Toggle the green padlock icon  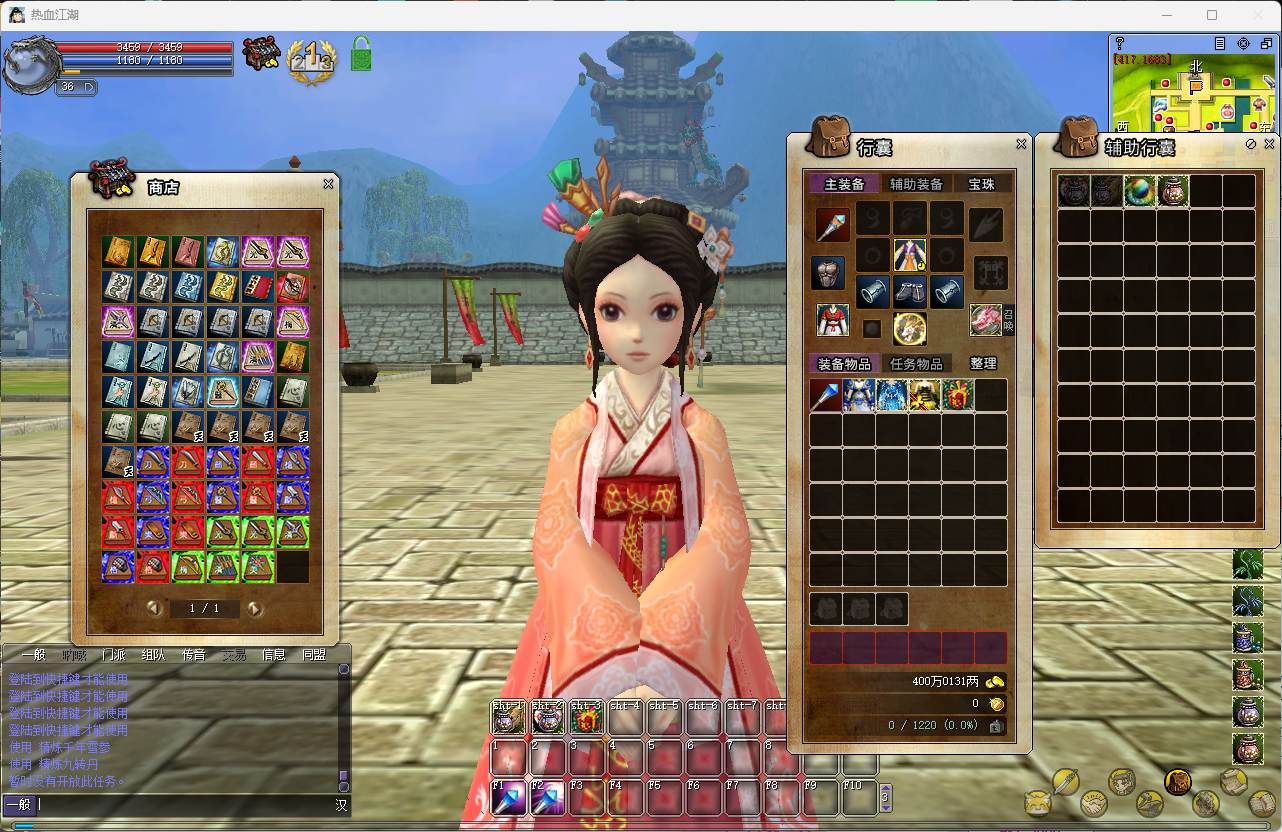pos(361,53)
